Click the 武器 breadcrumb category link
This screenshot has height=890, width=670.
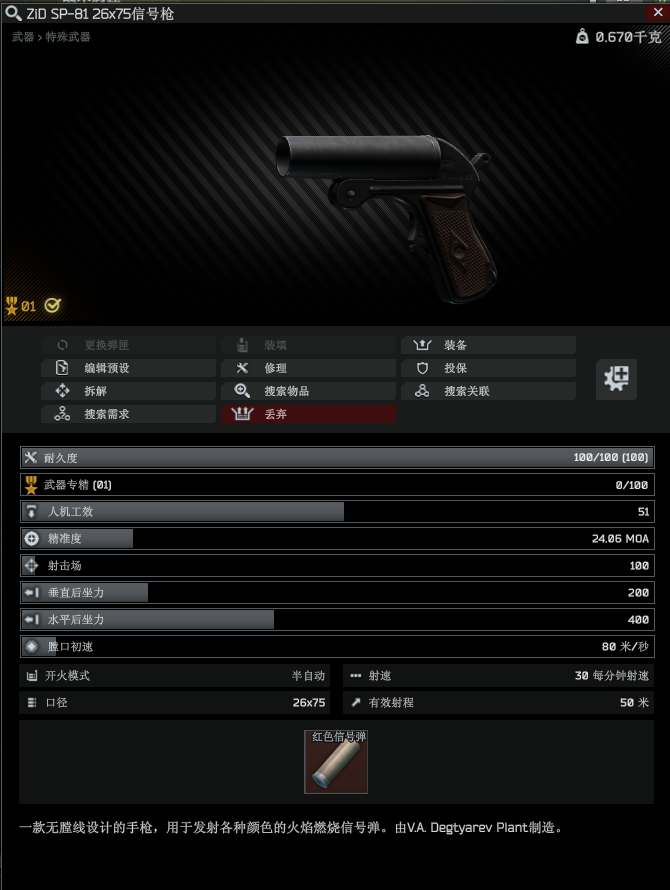22,37
